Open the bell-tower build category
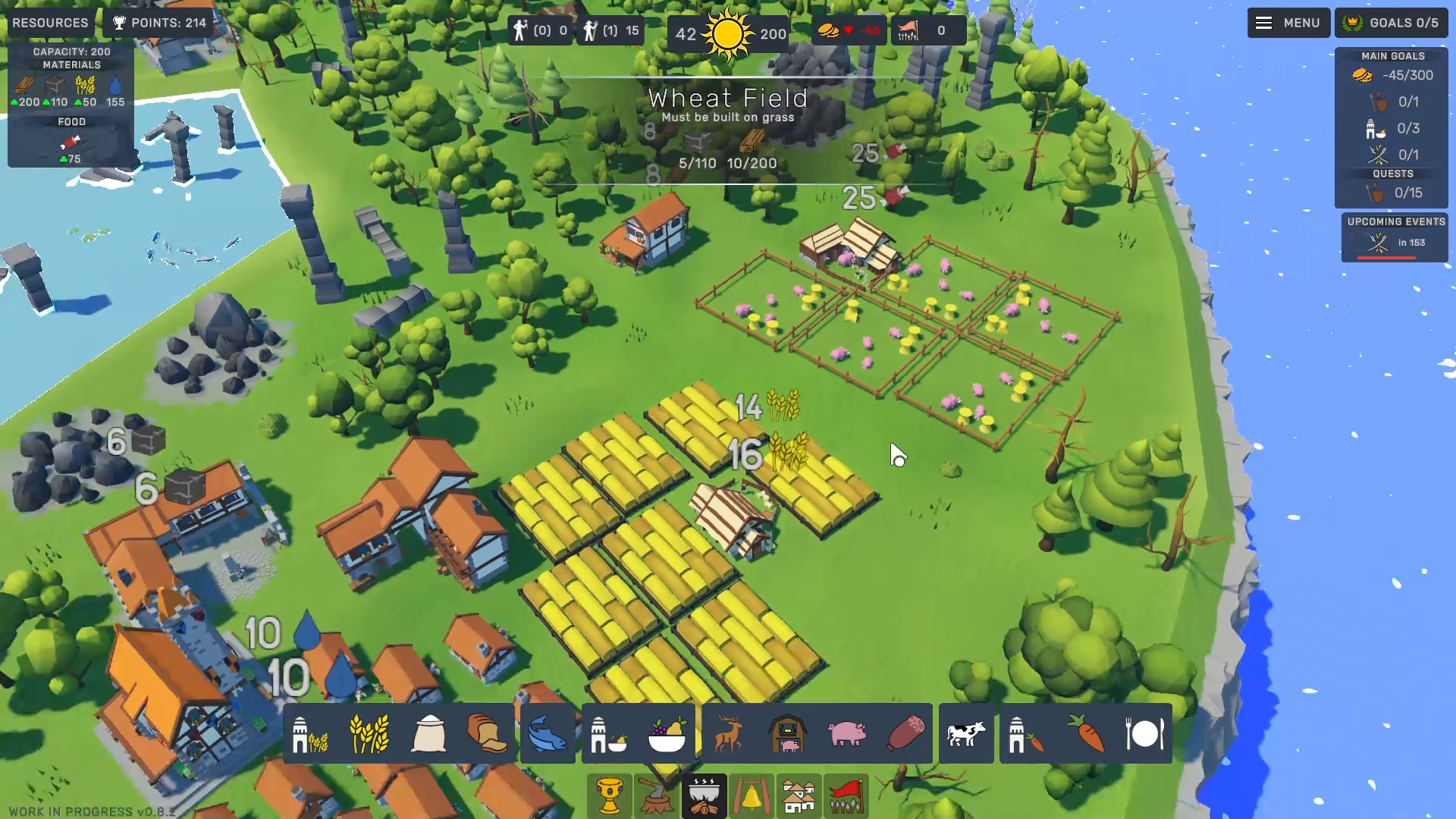The image size is (1456, 819). pyautogui.click(x=753, y=795)
